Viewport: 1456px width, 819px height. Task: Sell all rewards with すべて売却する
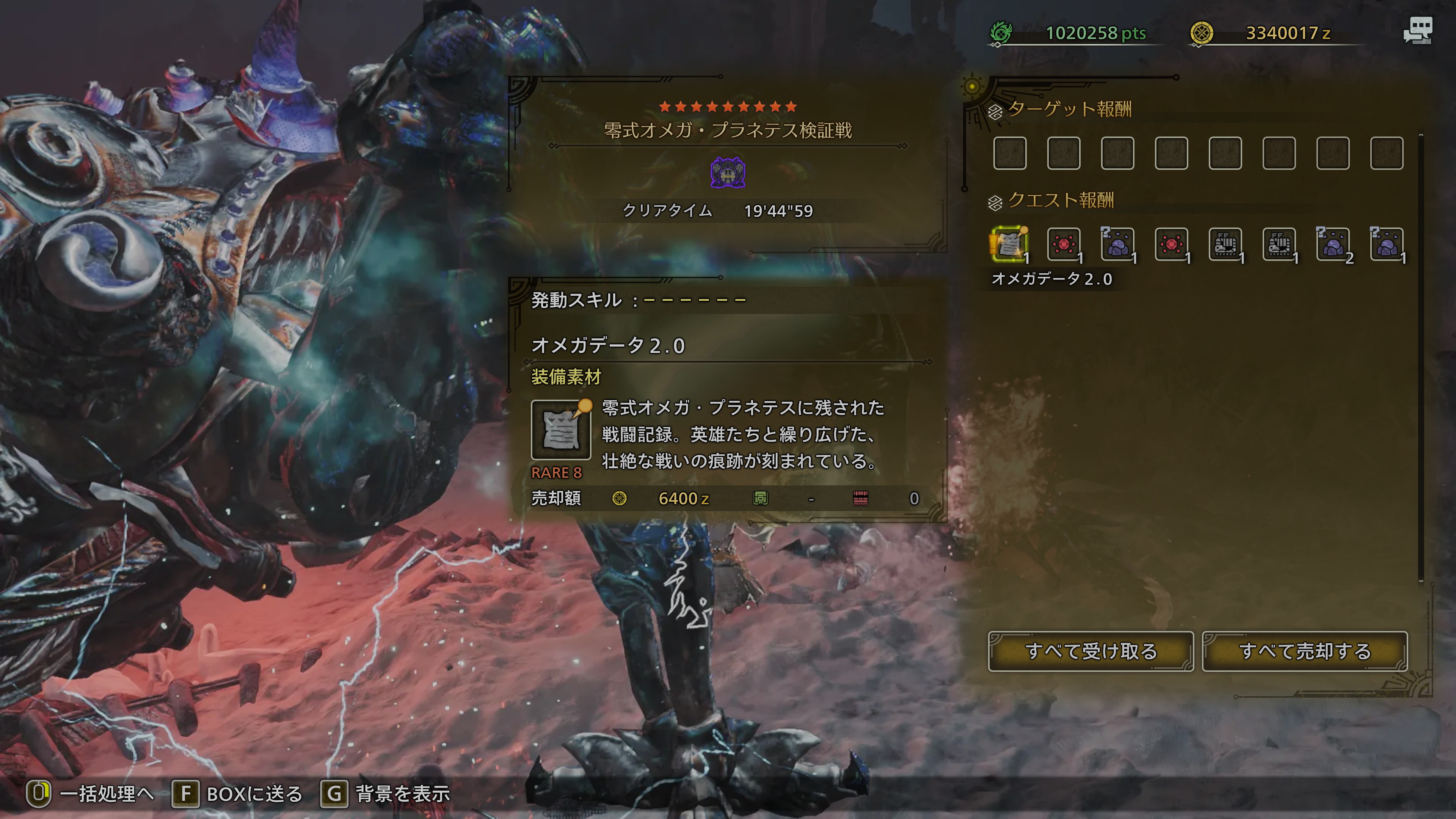(1304, 651)
